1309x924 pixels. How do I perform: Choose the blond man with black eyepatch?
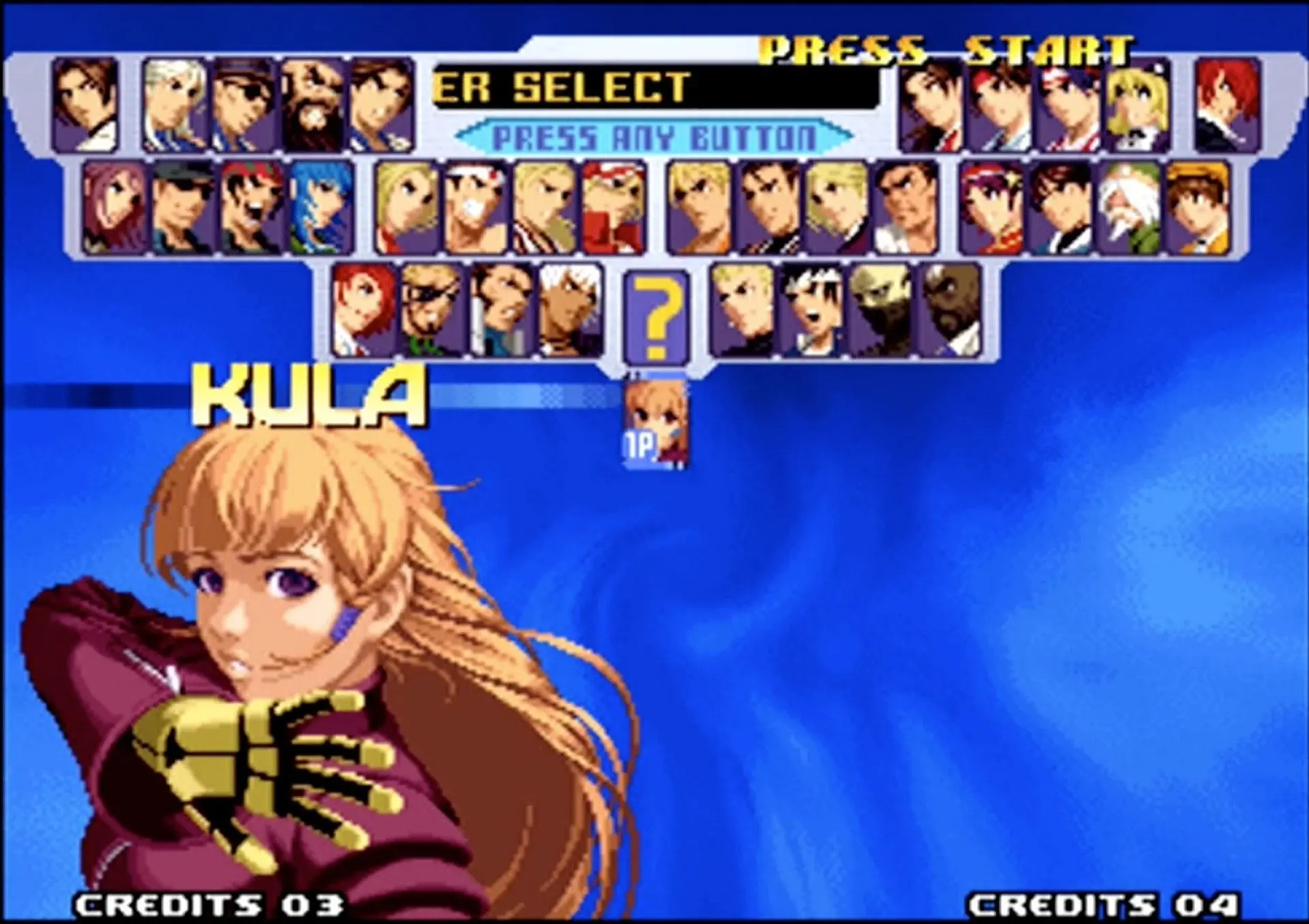pyautogui.click(x=432, y=311)
